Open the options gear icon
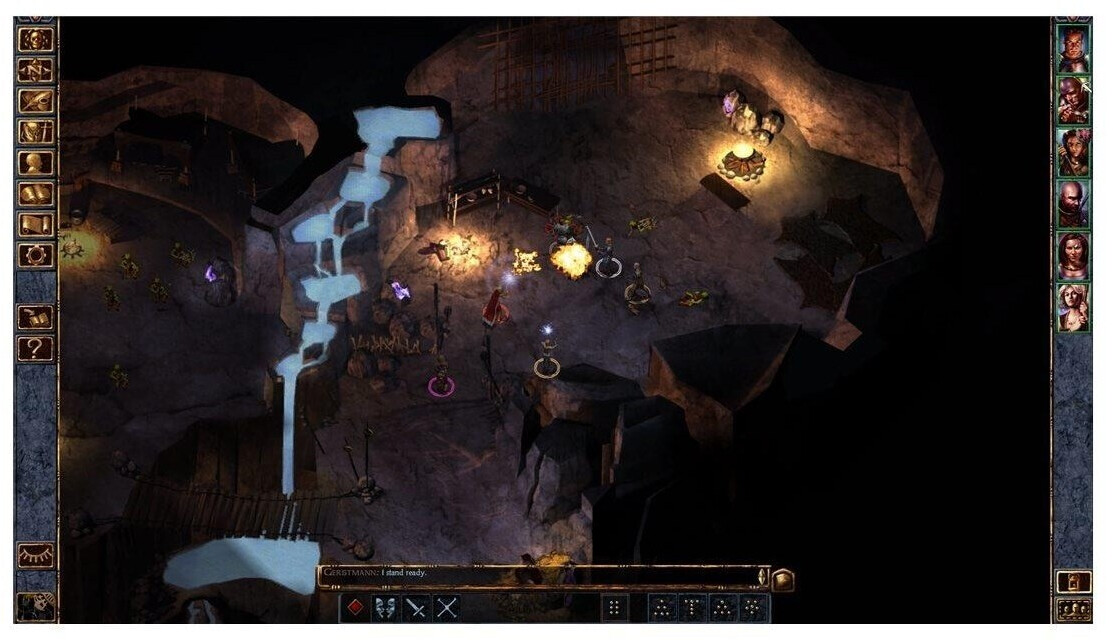The width and height of the screenshot is (1113, 641). click(36, 255)
